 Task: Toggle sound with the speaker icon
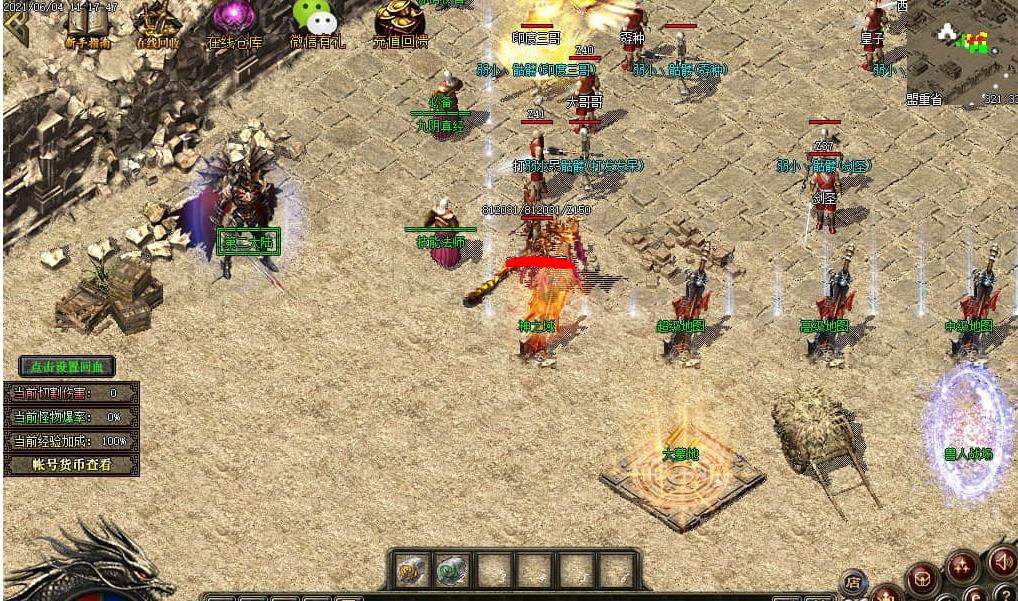tap(1001, 562)
